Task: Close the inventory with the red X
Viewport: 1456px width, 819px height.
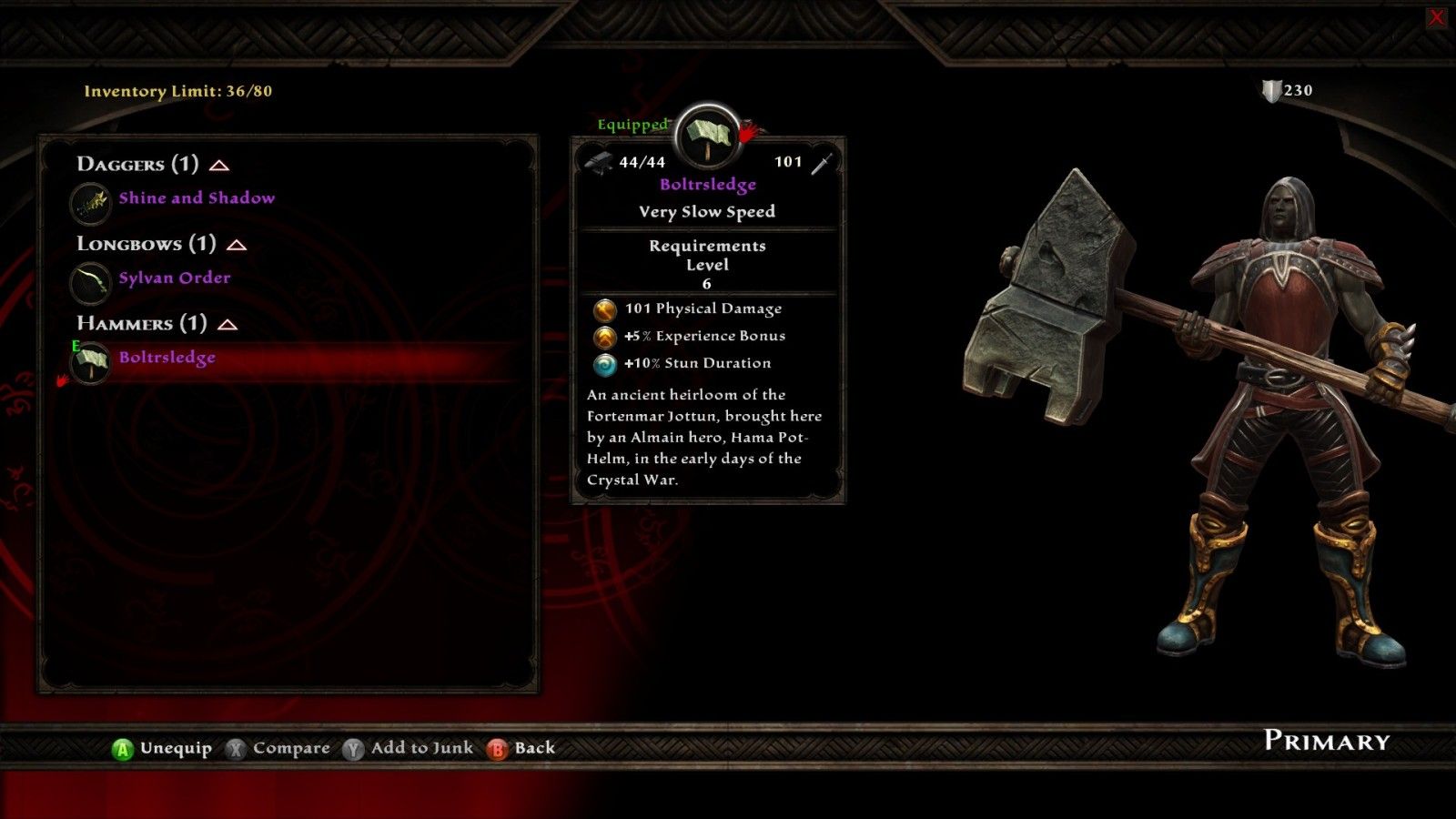Action: pos(1437,16)
